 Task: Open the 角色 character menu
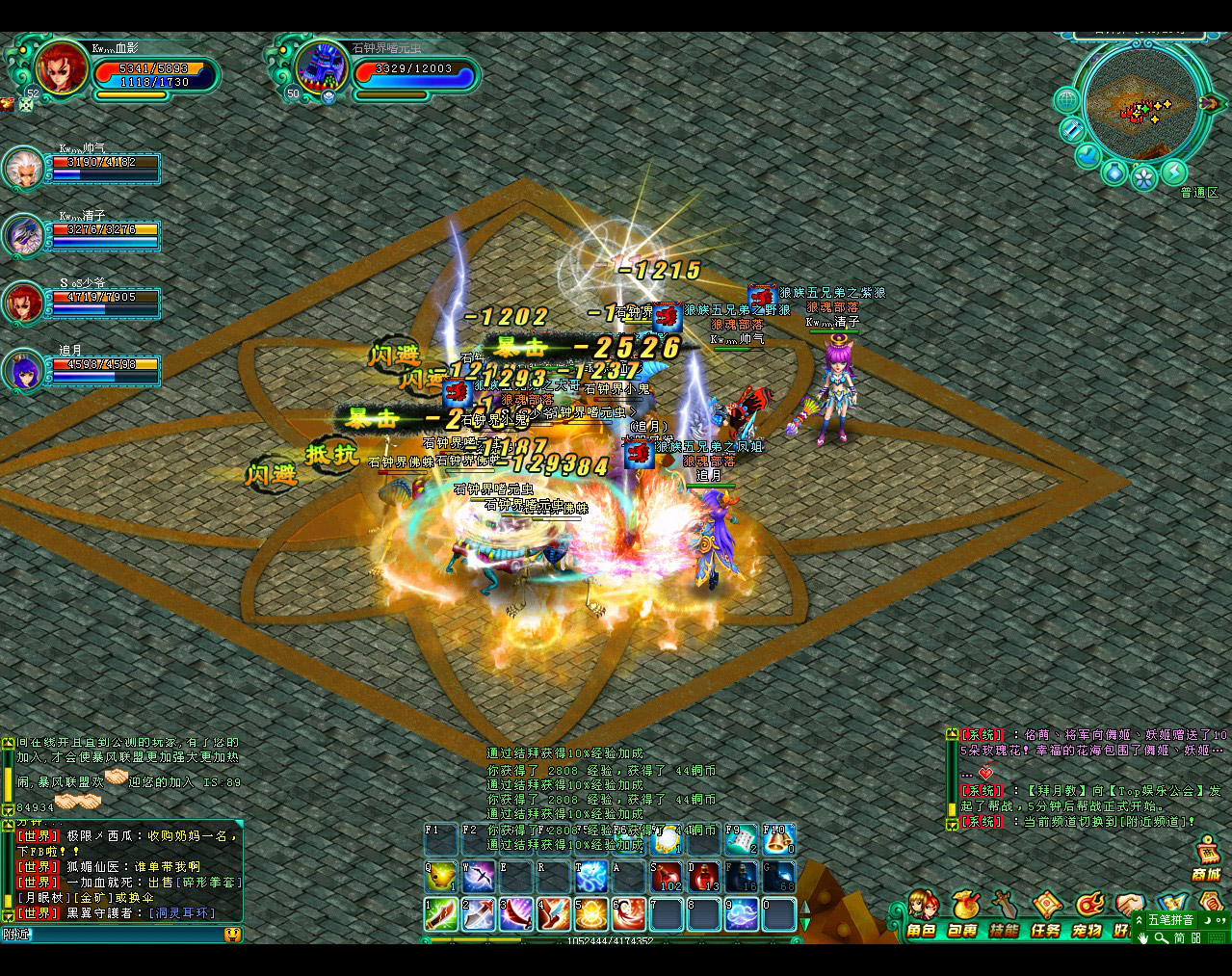click(x=921, y=913)
